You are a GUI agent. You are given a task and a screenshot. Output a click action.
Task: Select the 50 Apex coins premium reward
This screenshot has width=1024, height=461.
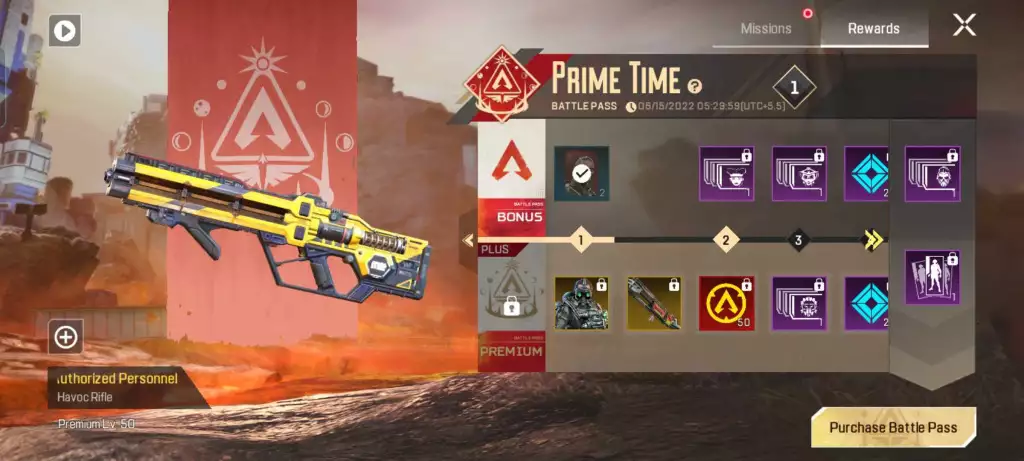[x=726, y=303]
